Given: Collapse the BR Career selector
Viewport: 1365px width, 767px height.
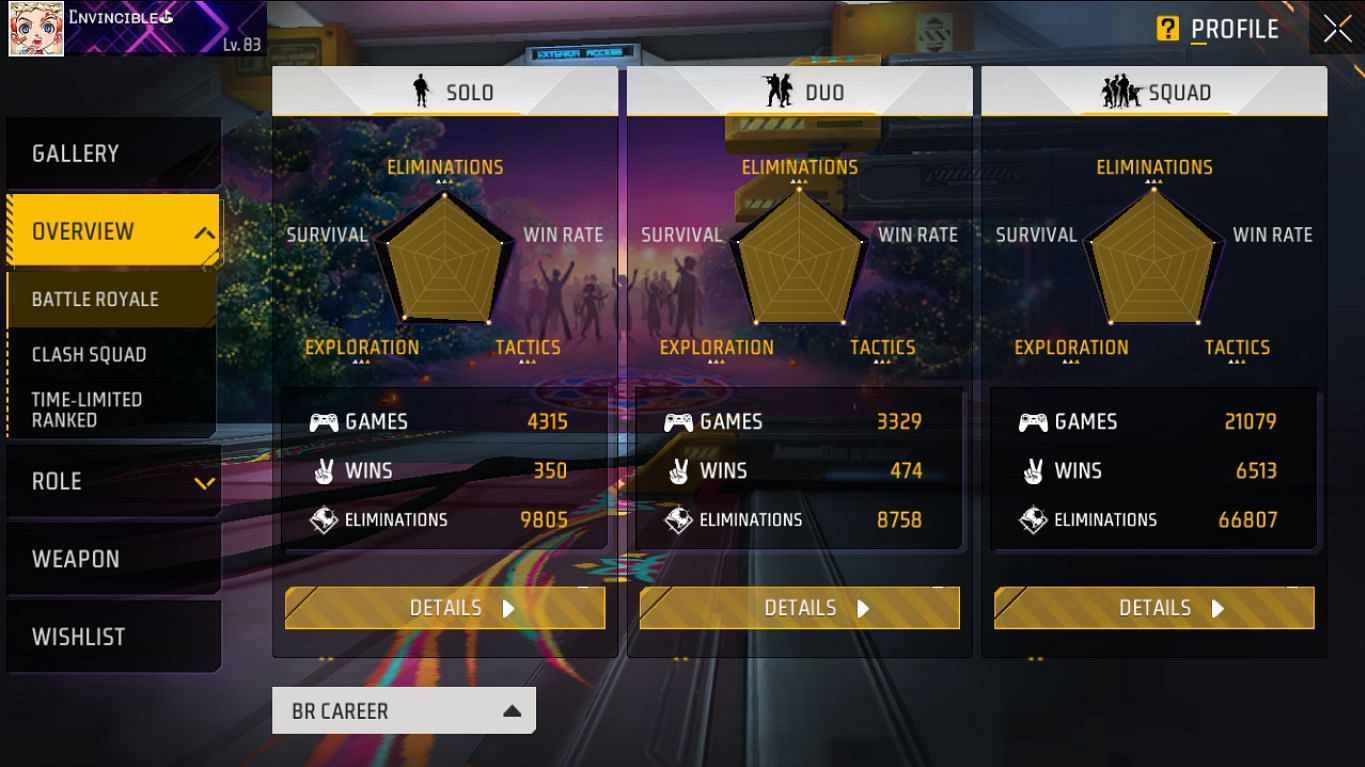Looking at the screenshot, I should coord(404,710).
